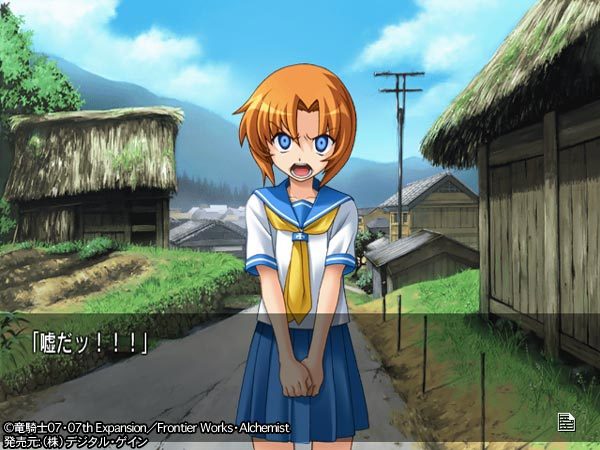Click the page icon to advance the text
Viewport: 600px width, 450px height.
point(566,422)
